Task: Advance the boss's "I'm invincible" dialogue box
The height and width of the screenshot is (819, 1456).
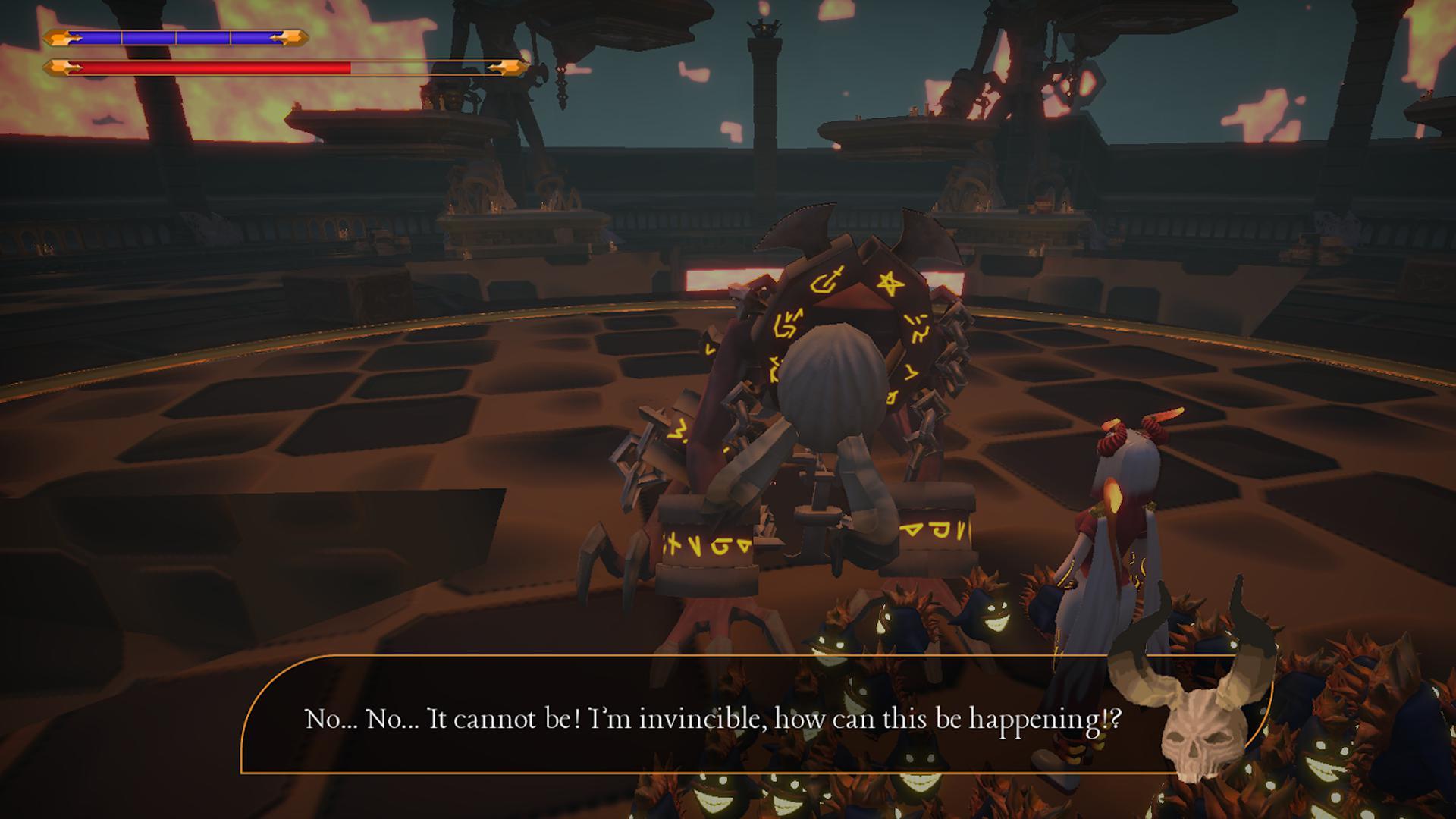Action: click(x=713, y=717)
